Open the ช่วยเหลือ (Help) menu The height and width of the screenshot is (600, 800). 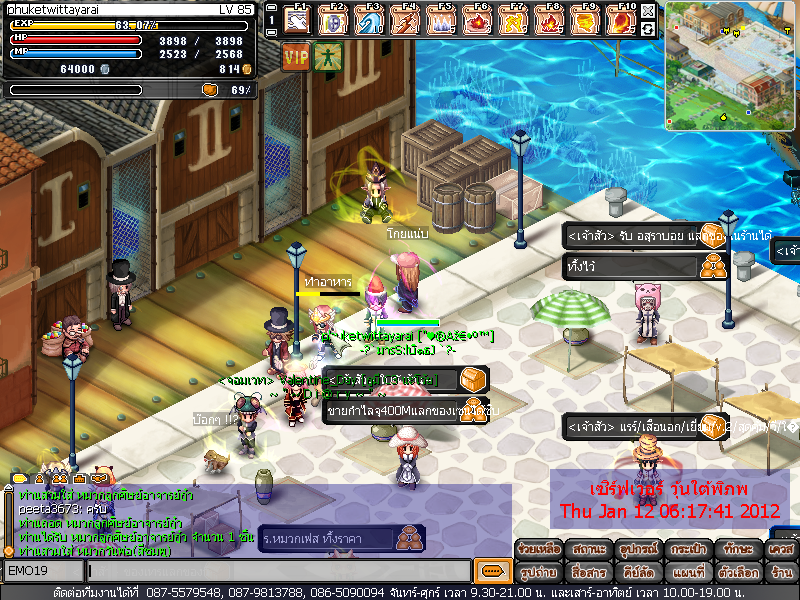pyautogui.click(x=538, y=550)
